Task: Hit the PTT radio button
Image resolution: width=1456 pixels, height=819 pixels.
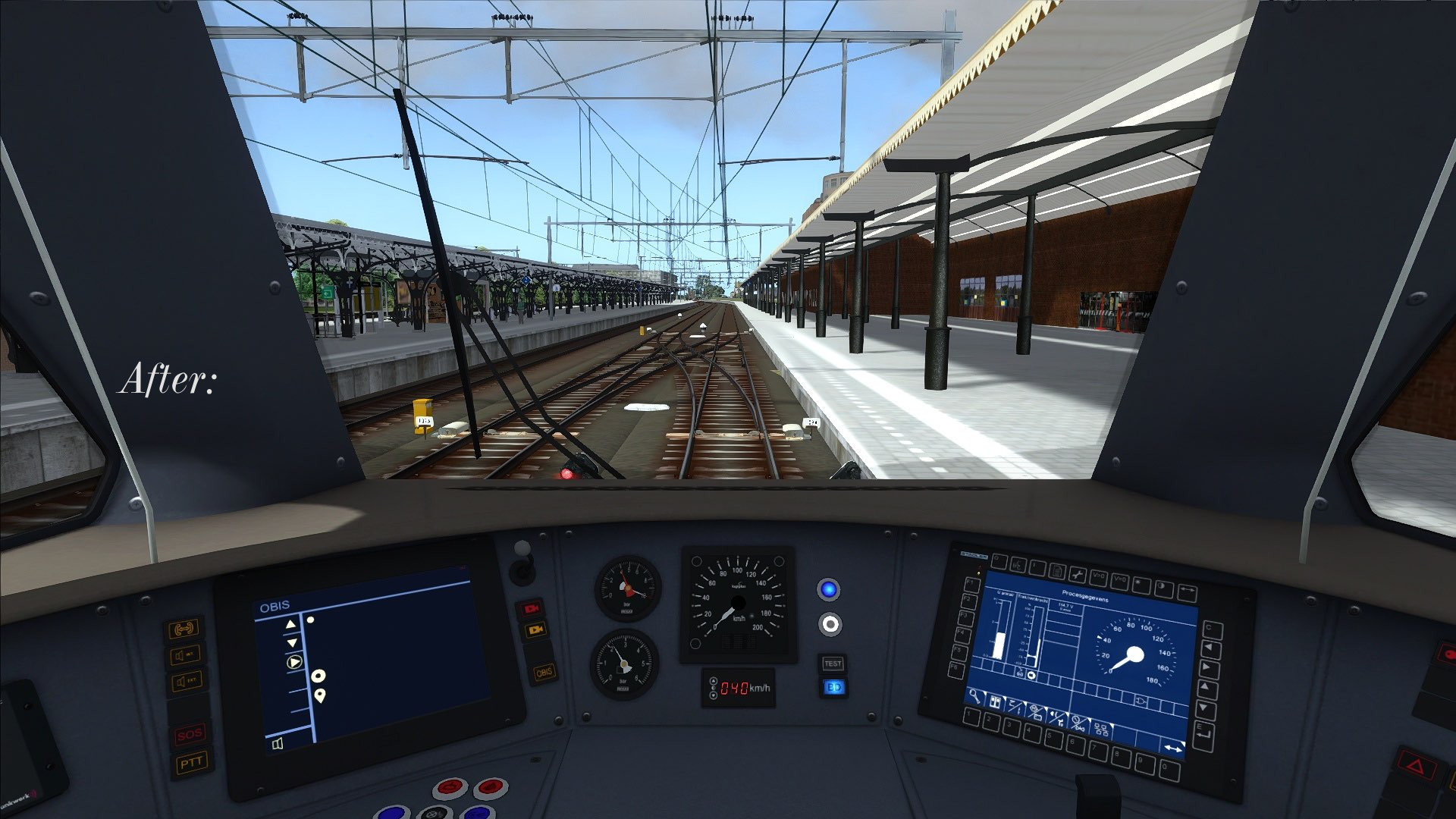Action: (190, 763)
